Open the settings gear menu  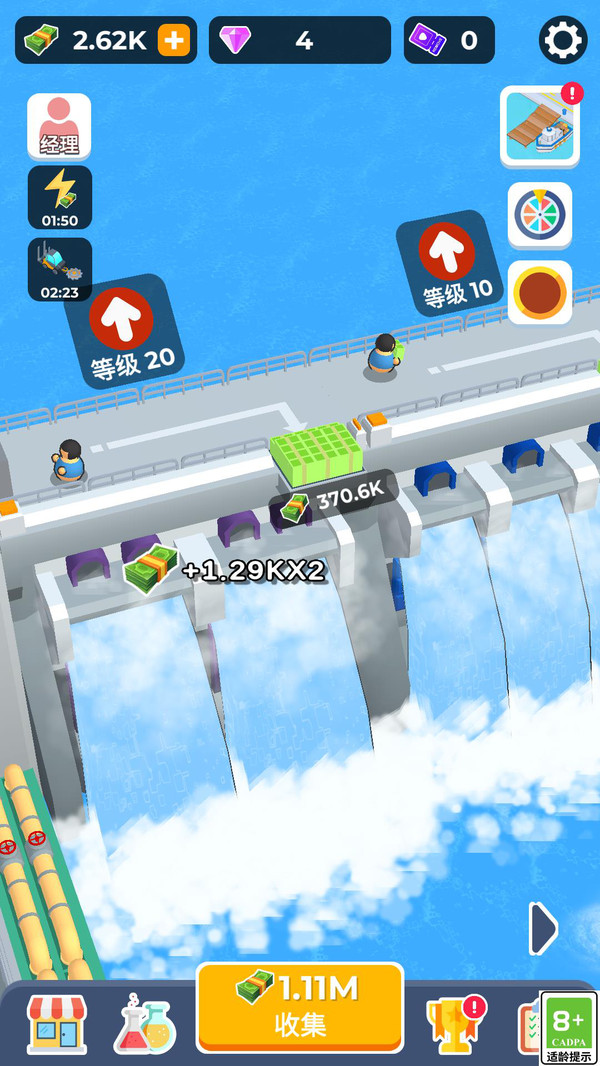(x=563, y=40)
